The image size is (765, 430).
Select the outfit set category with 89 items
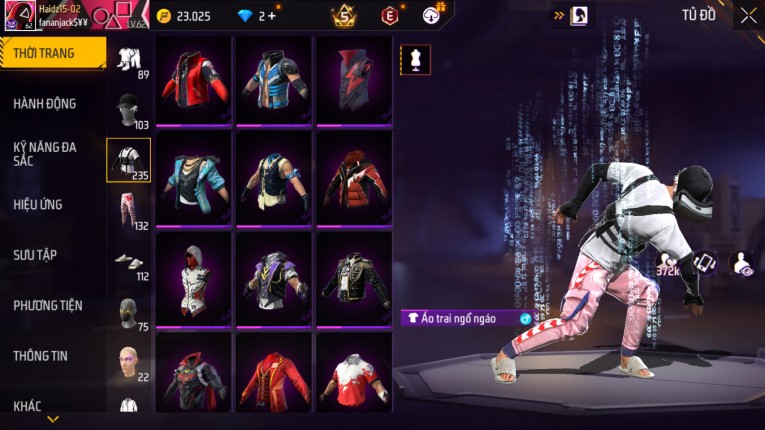coord(129,60)
